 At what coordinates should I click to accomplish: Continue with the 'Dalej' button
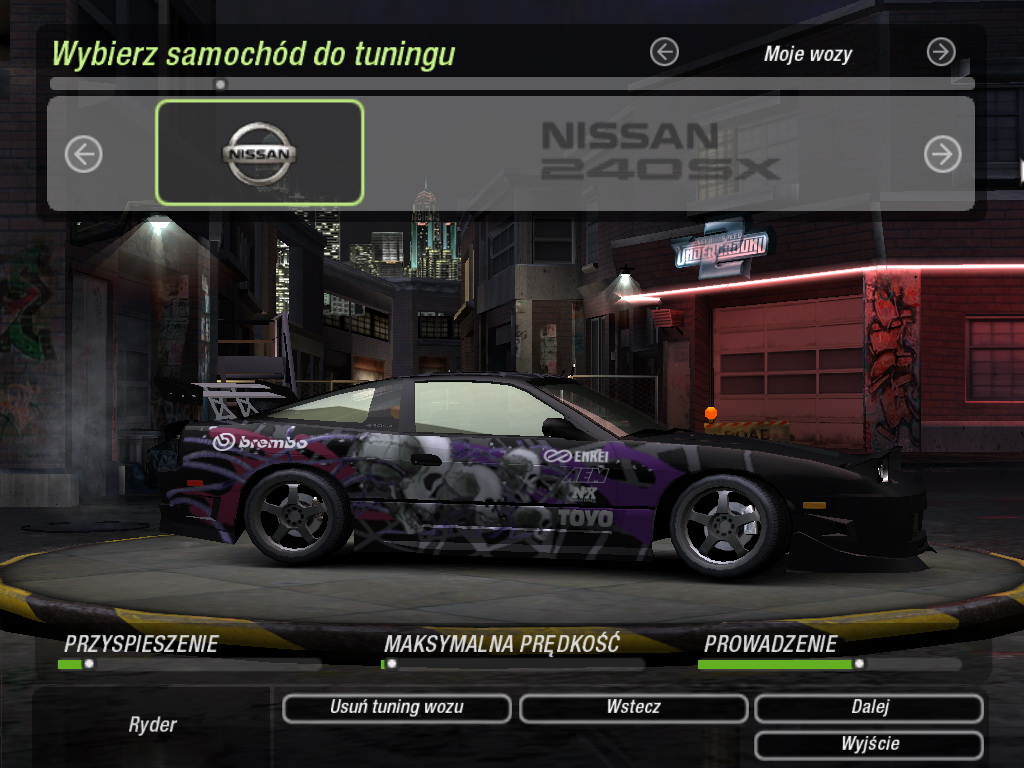869,708
